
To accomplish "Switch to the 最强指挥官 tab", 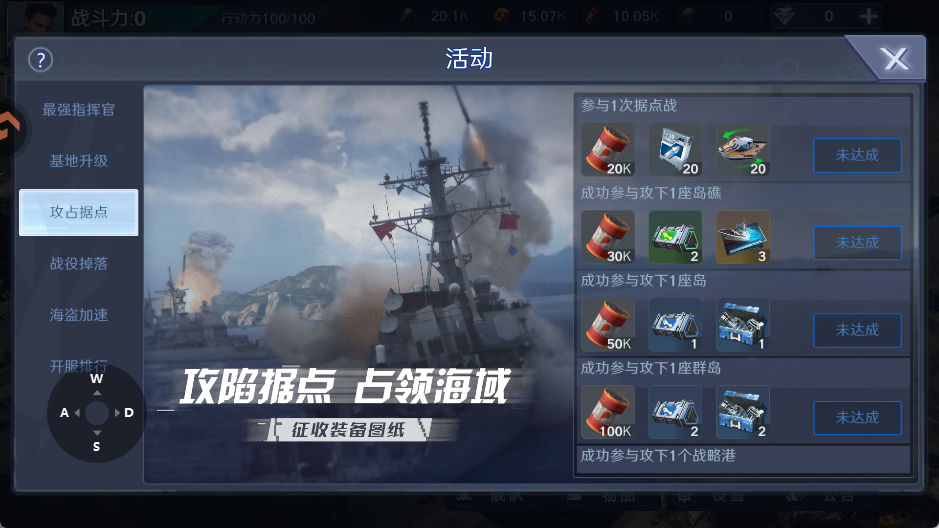I will coord(78,109).
